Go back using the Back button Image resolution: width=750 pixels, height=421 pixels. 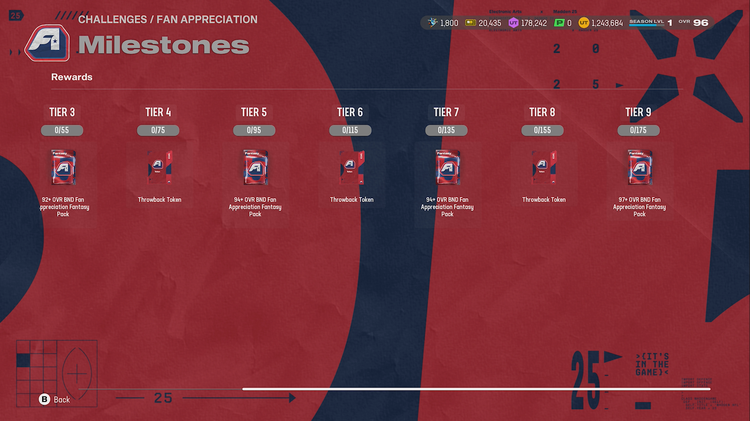tap(55, 399)
